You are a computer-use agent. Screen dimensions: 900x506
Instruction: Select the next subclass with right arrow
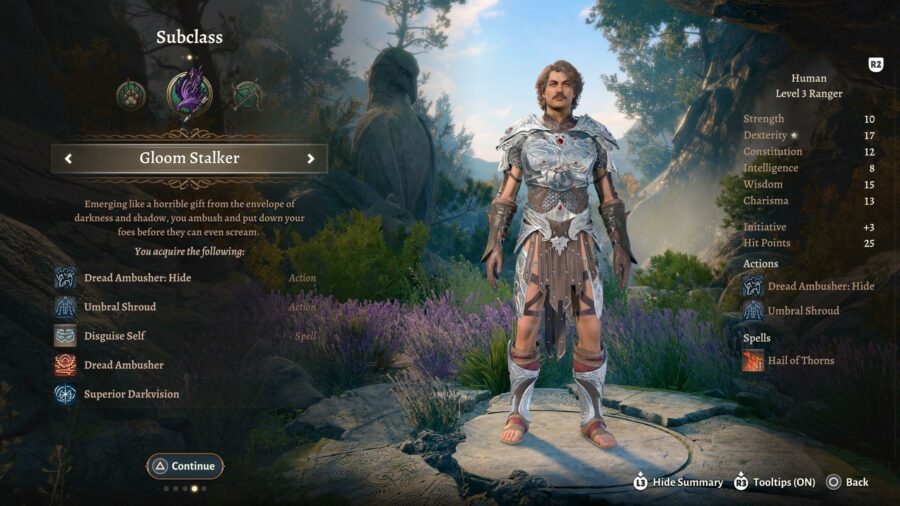click(x=311, y=158)
